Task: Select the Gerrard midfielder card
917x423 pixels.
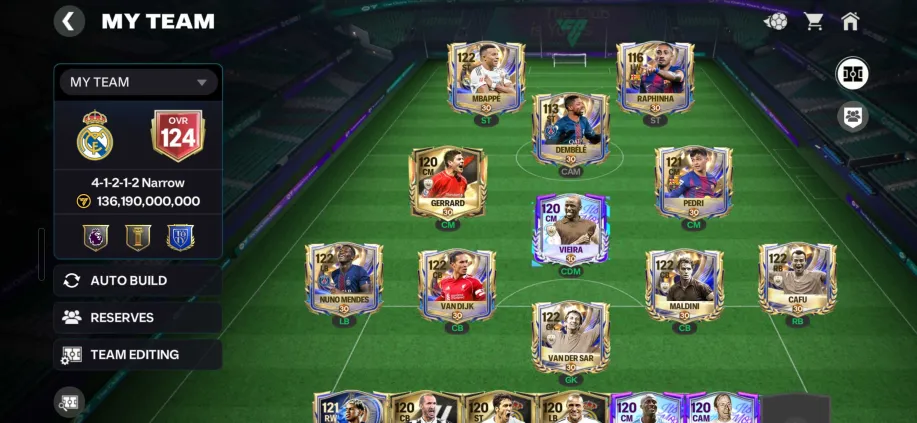Action: coord(448,183)
